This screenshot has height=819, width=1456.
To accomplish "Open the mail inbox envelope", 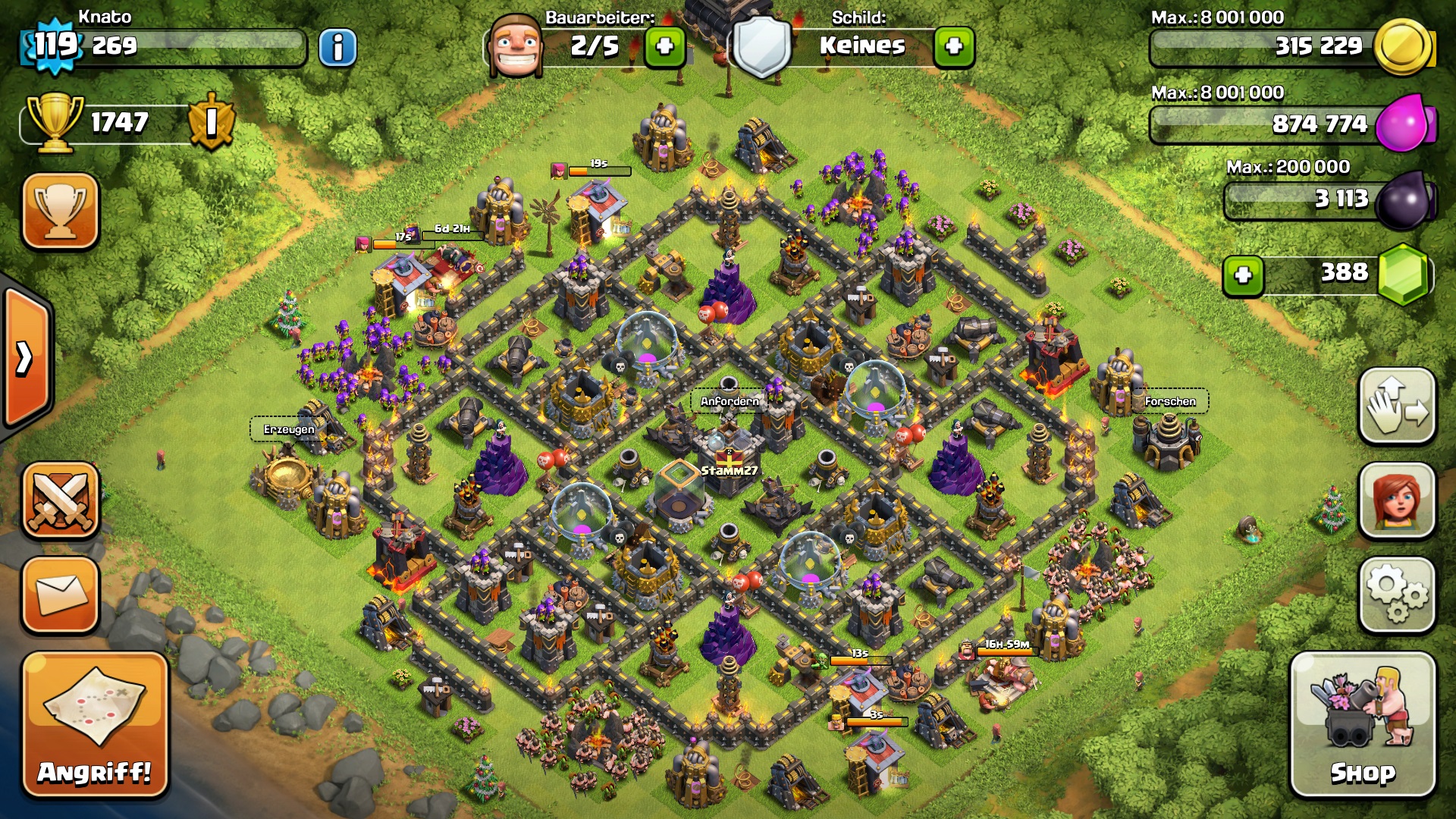I will click(61, 595).
